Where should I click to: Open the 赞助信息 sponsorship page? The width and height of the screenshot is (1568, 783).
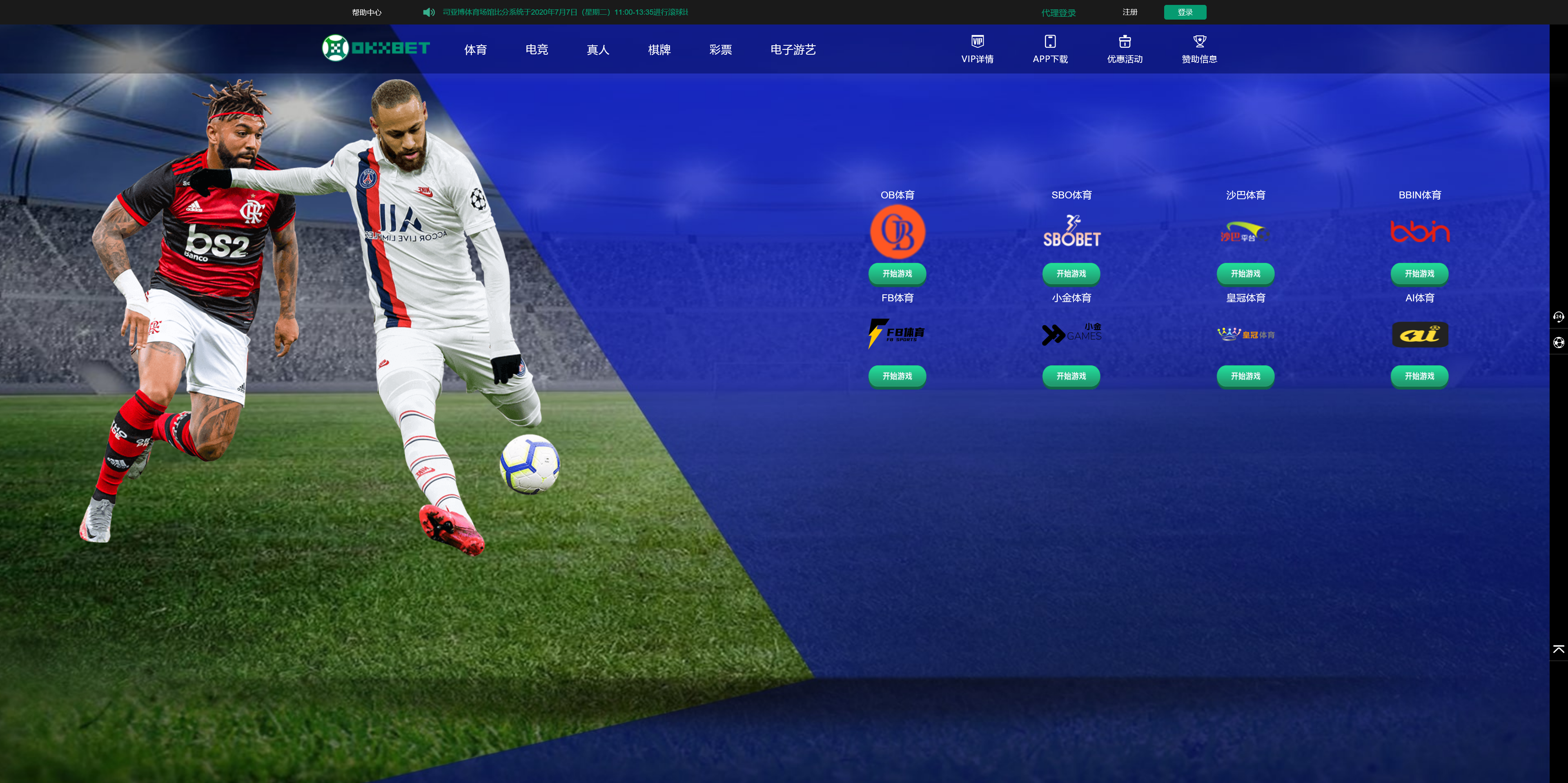(1199, 49)
